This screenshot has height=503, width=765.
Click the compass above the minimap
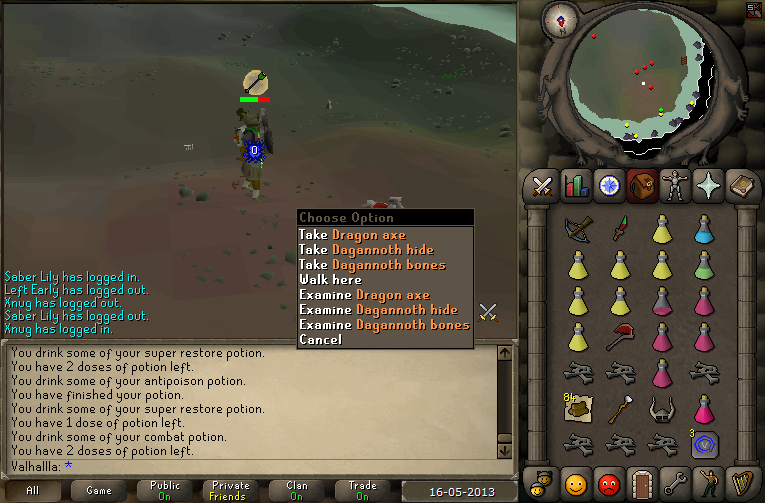coord(559,20)
